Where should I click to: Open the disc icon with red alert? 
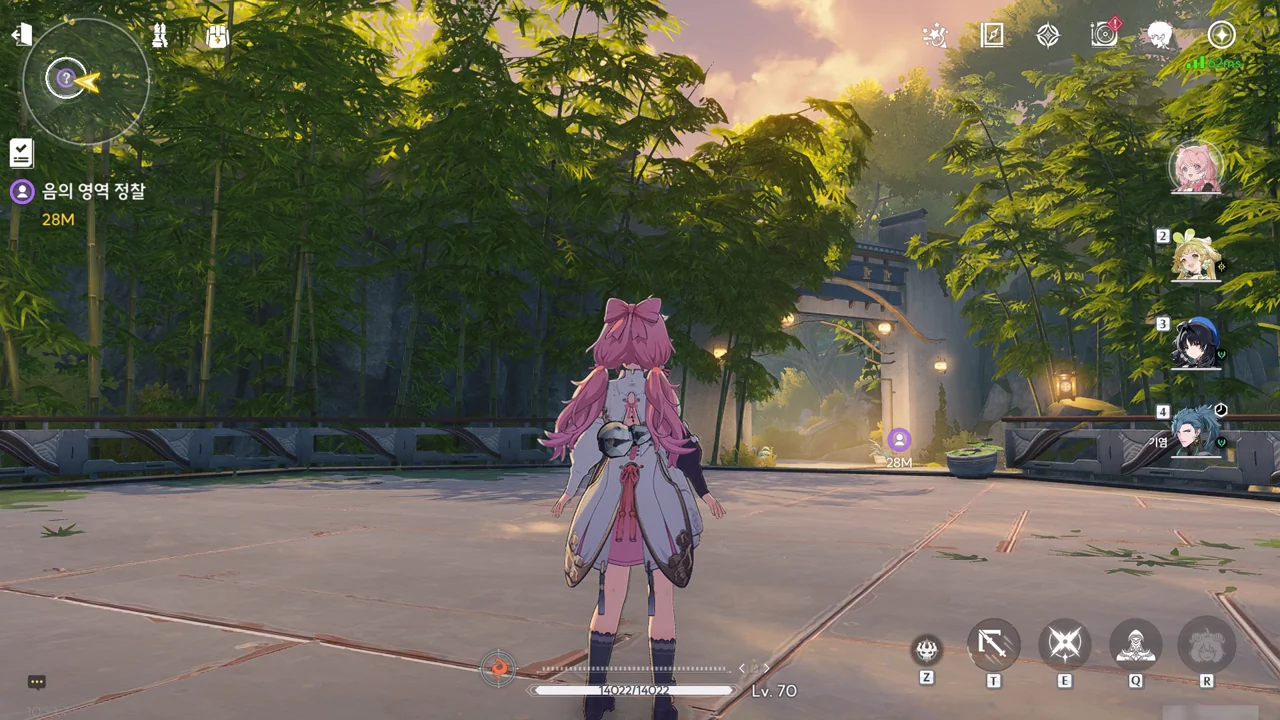tap(1104, 35)
